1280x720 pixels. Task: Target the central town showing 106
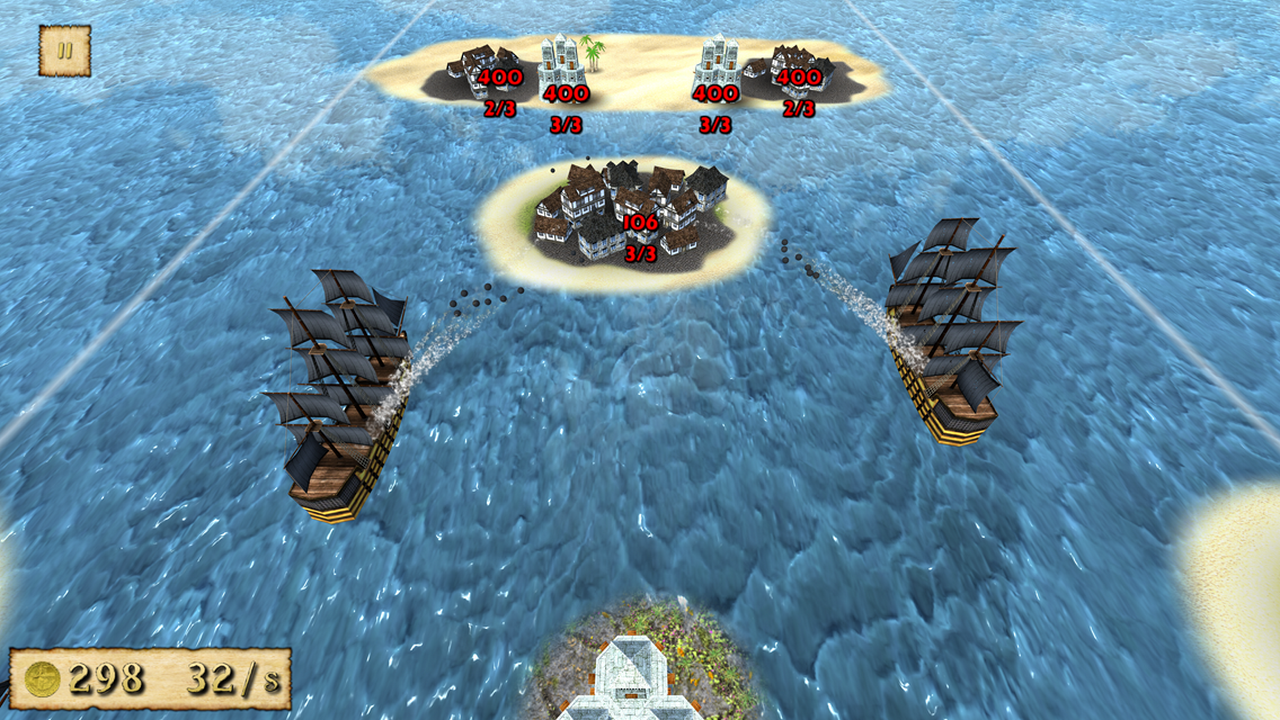coord(630,210)
